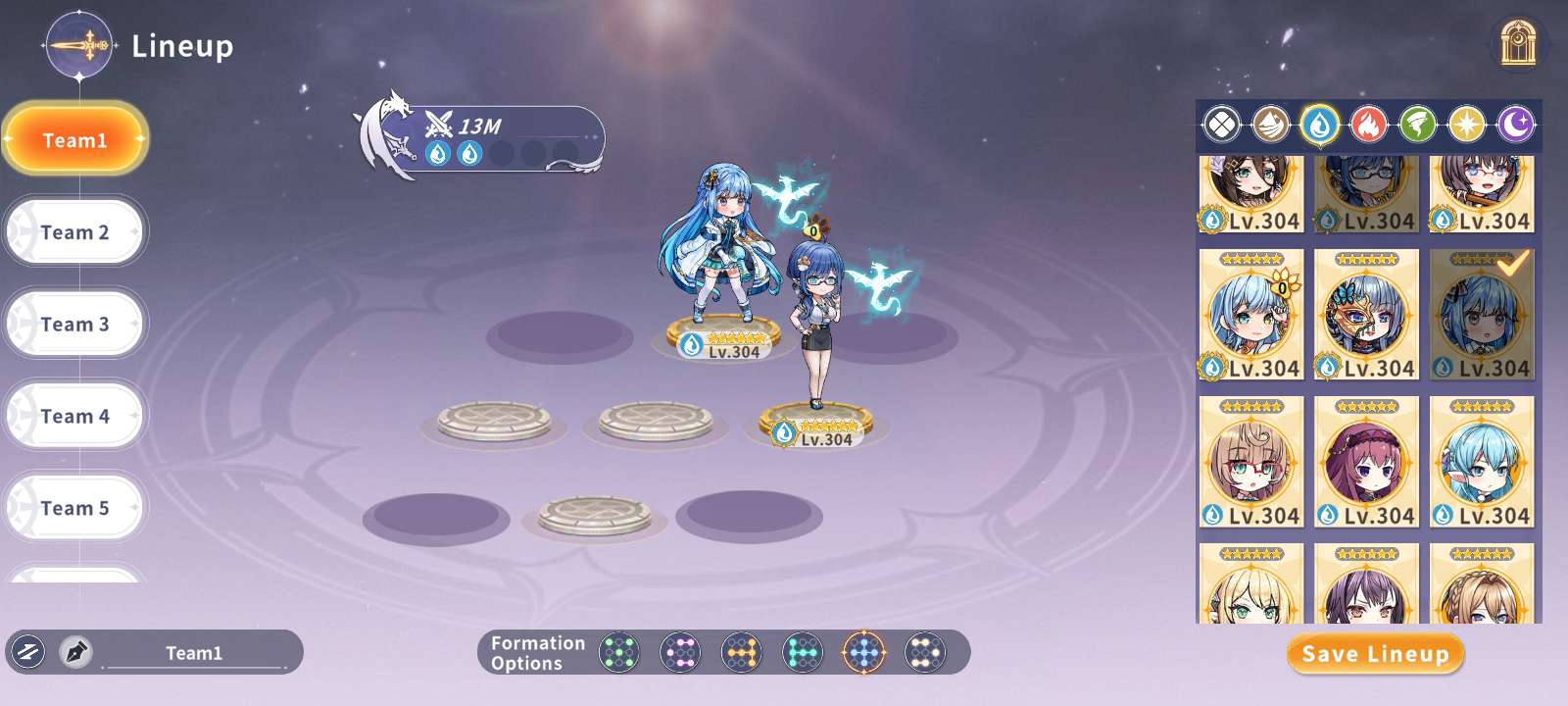Select the checkmarked blue-haired hero card
The height and width of the screenshot is (706, 1568).
point(1482,315)
